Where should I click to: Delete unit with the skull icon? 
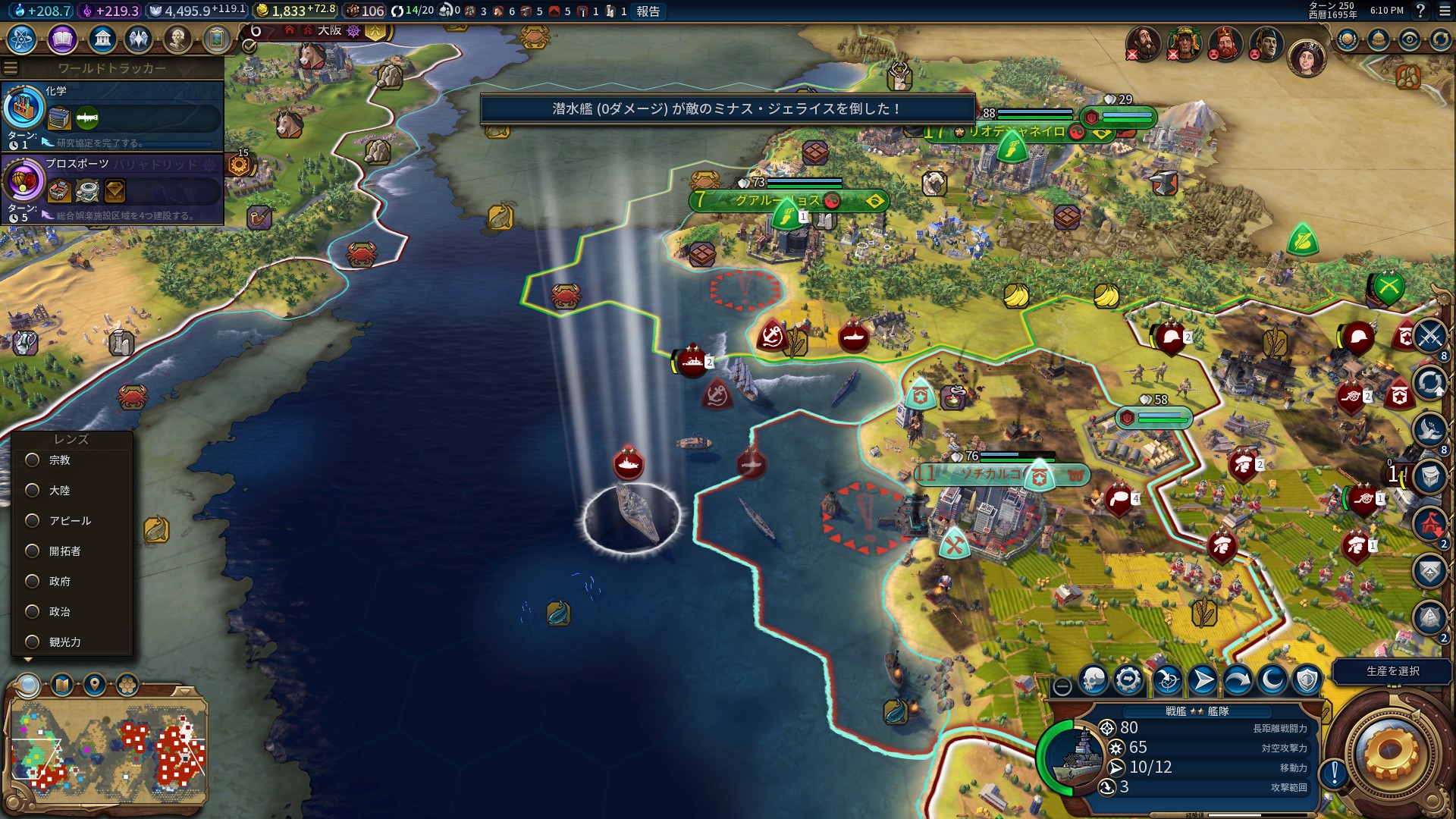point(1094,680)
